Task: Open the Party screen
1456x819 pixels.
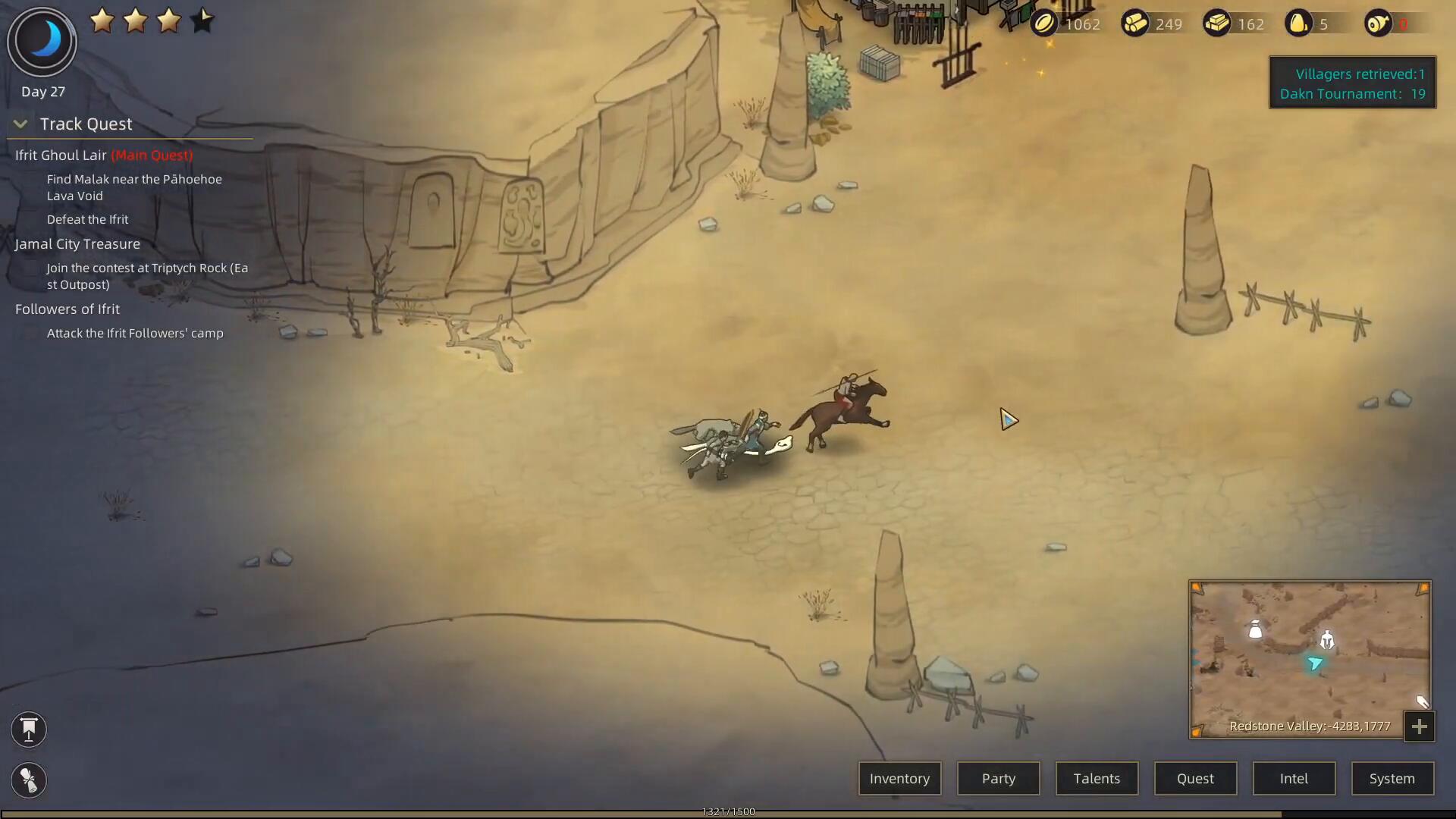Action: point(998,779)
